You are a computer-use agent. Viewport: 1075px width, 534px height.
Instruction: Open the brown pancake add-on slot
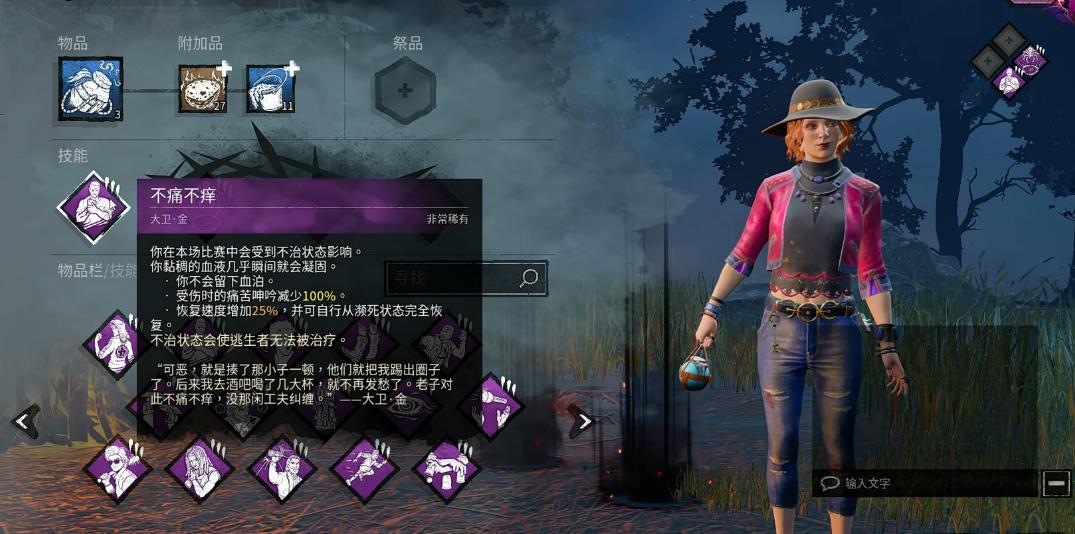203,89
